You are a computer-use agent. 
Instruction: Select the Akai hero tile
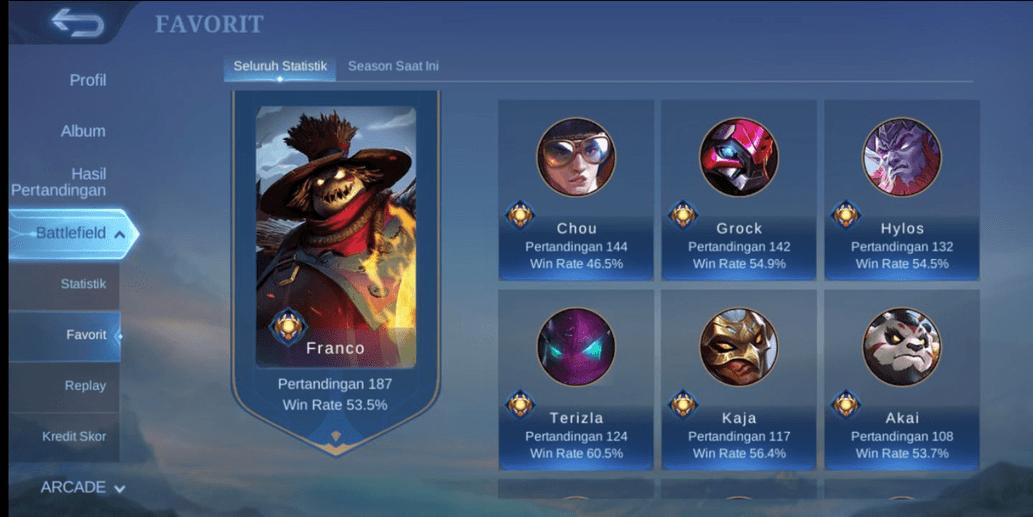tap(902, 379)
